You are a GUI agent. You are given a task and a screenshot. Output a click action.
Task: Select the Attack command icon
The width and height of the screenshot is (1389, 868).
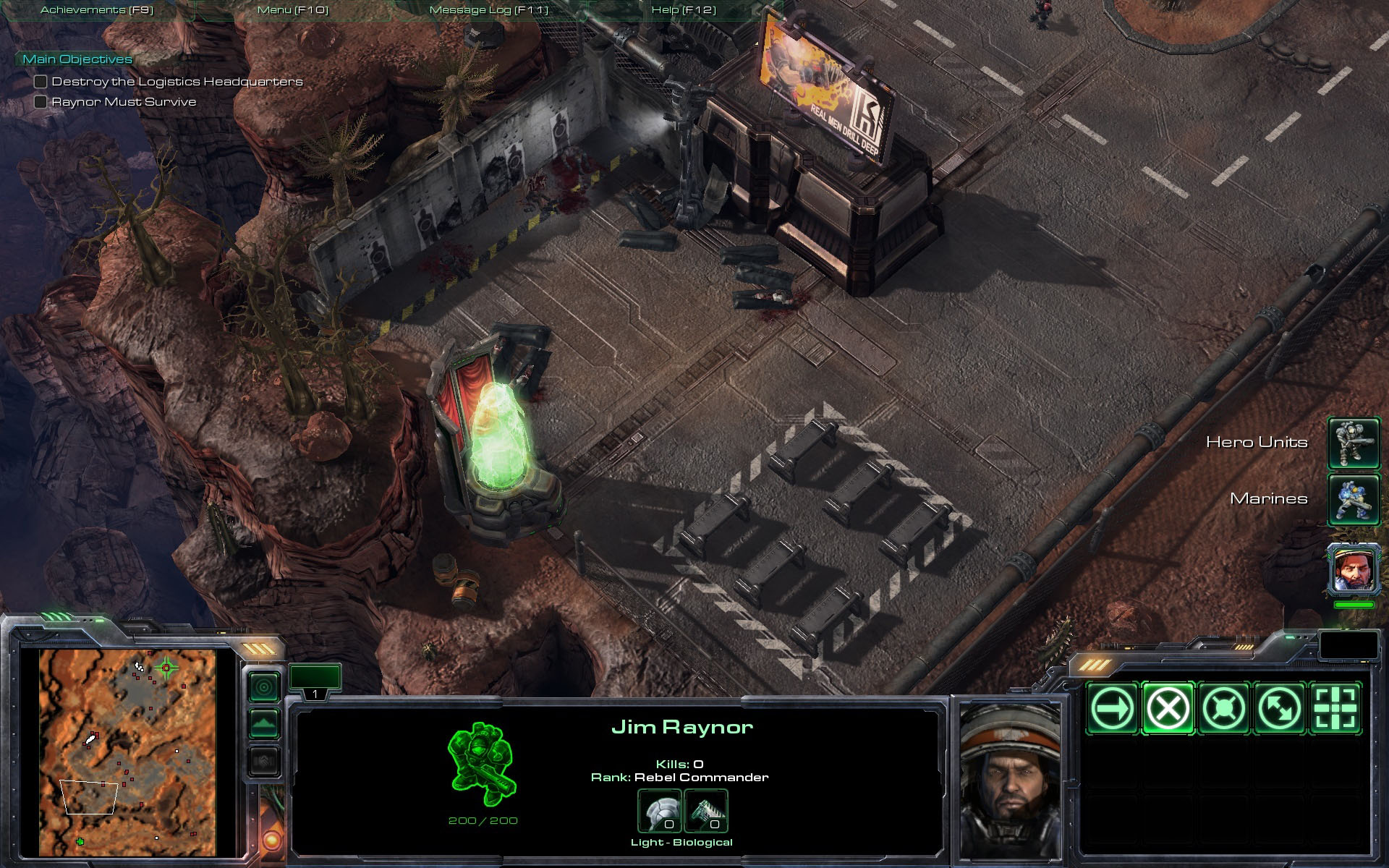(x=1335, y=708)
